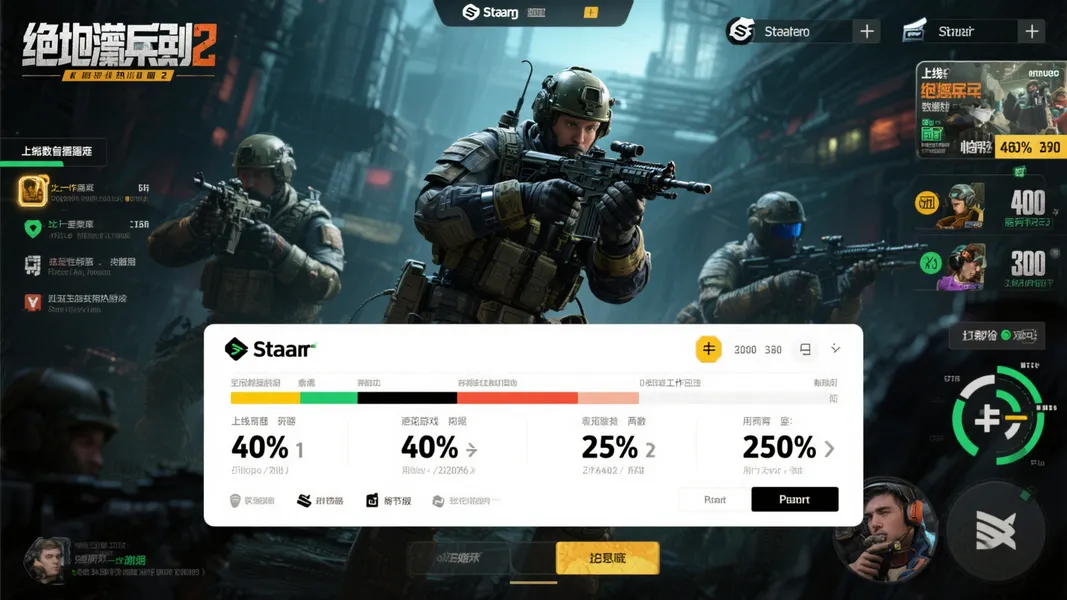The height and width of the screenshot is (600, 1067).
Task: Expand the chevron dropdown in the panel corner
Action: click(836, 349)
